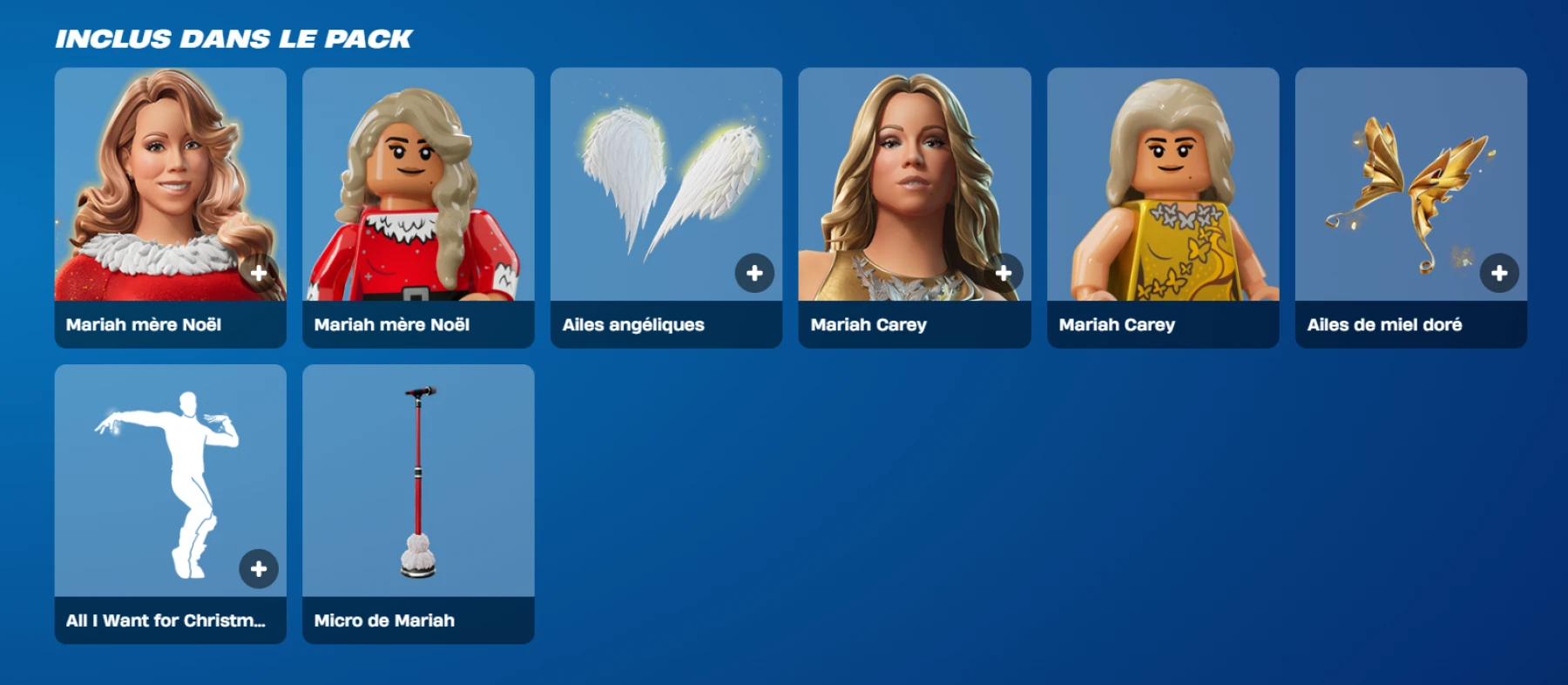Select the LEGO Mariah Carey yellow outfit
Viewport: 1568px width, 685px height.
[x=1161, y=187]
